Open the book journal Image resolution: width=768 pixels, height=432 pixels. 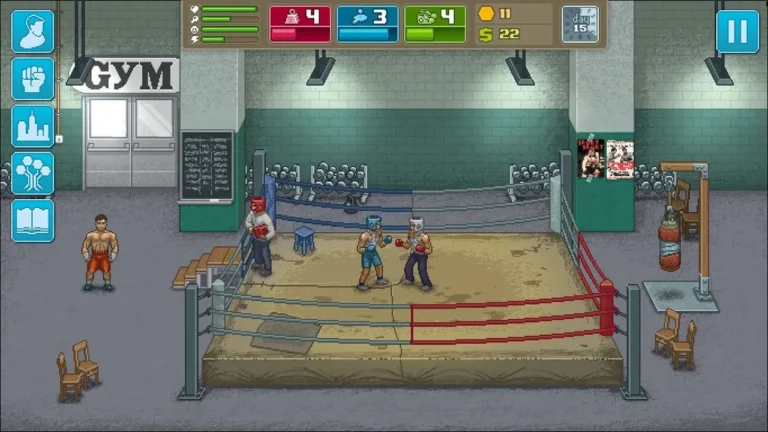pos(32,220)
